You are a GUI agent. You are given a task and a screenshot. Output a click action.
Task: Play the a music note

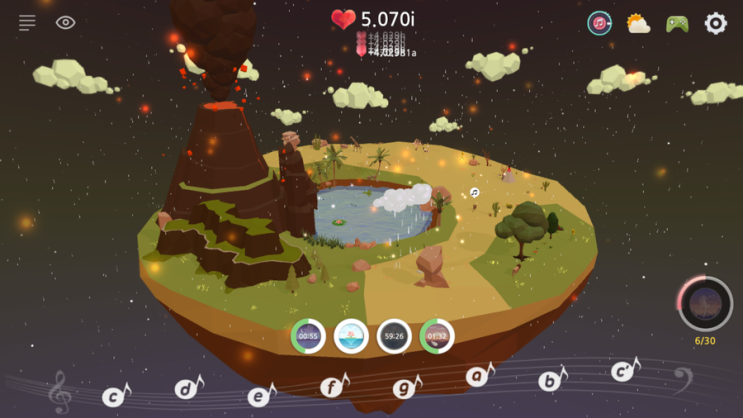tap(480, 376)
